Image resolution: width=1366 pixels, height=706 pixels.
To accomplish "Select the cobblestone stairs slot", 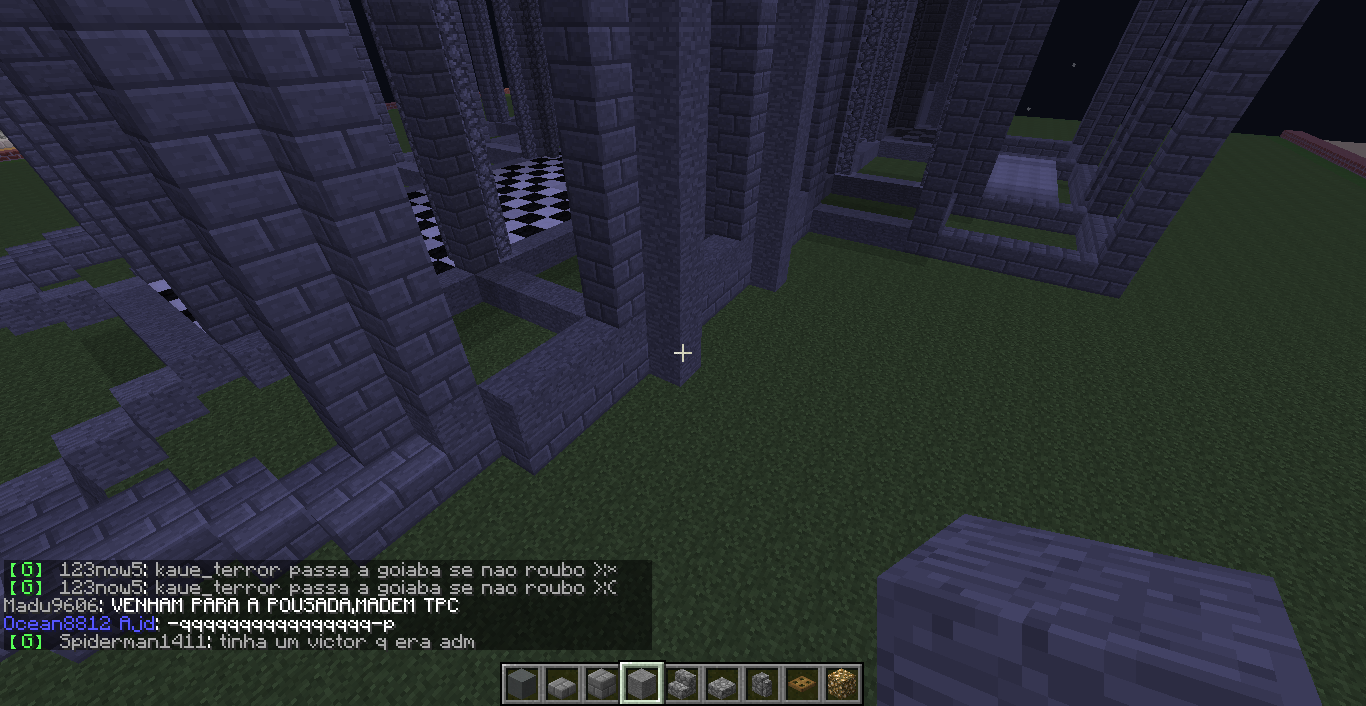I will click(x=682, y=684).
